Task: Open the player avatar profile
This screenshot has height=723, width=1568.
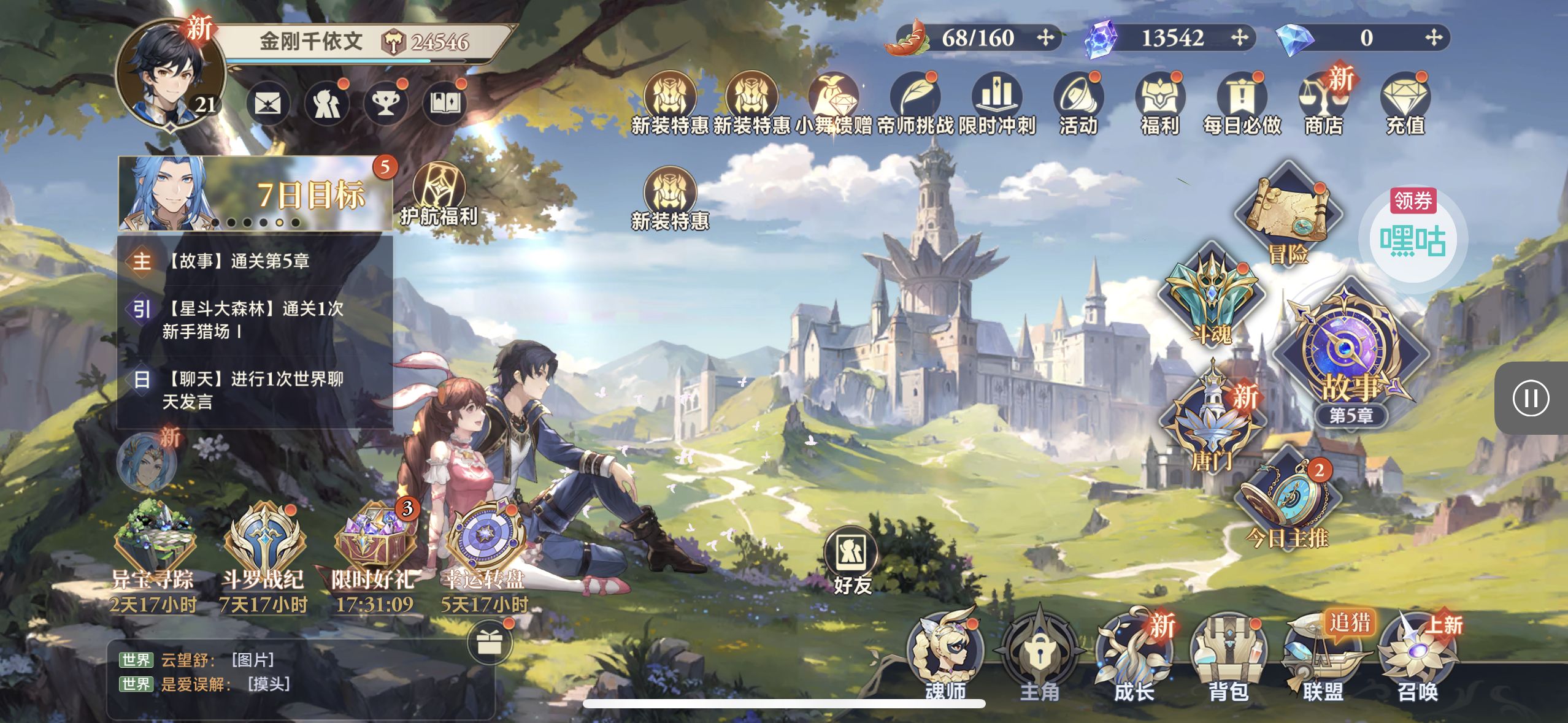Action: point(171,74)
